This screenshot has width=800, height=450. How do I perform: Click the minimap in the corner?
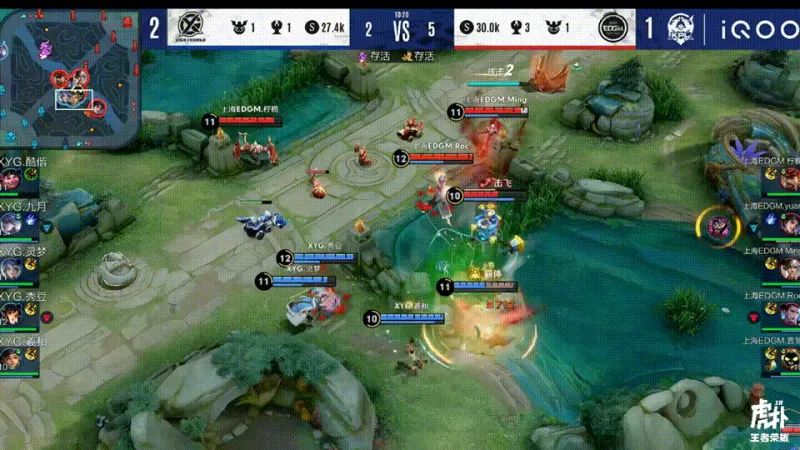pyautogui.click(x=68, y=76)
